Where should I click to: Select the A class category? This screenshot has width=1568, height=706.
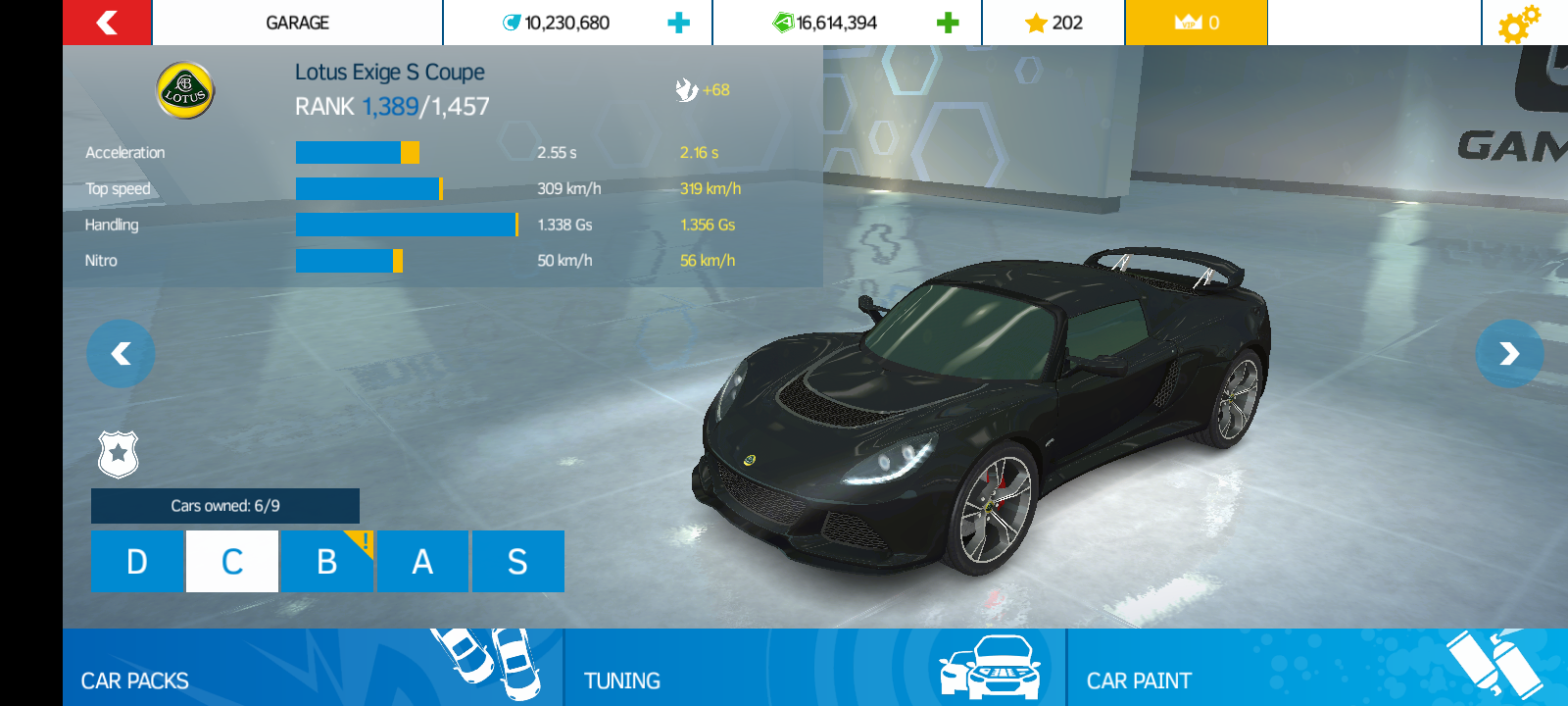click(x=422, y=562)
